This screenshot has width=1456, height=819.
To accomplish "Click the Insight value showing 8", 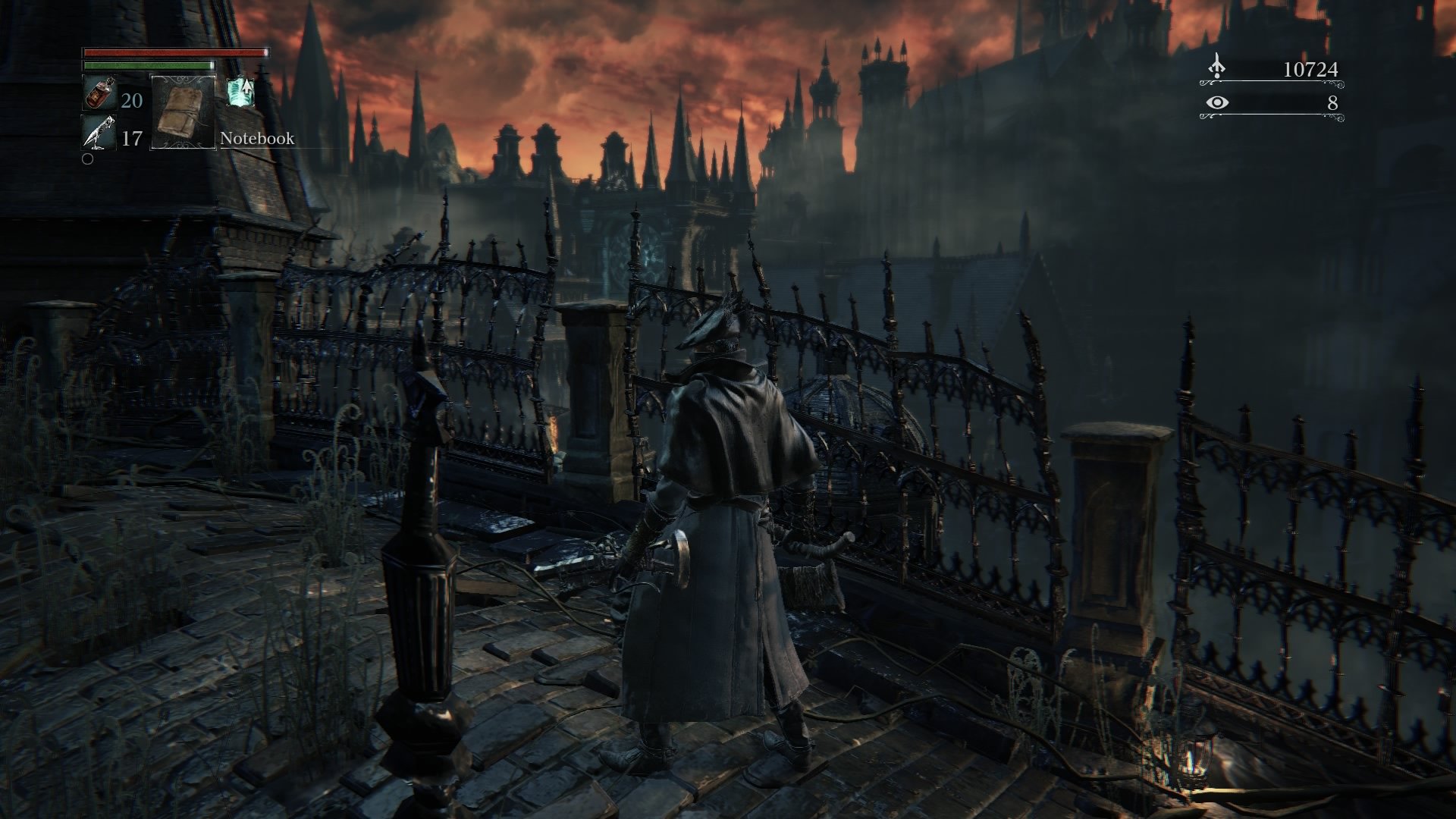I will click(1333, 104).
